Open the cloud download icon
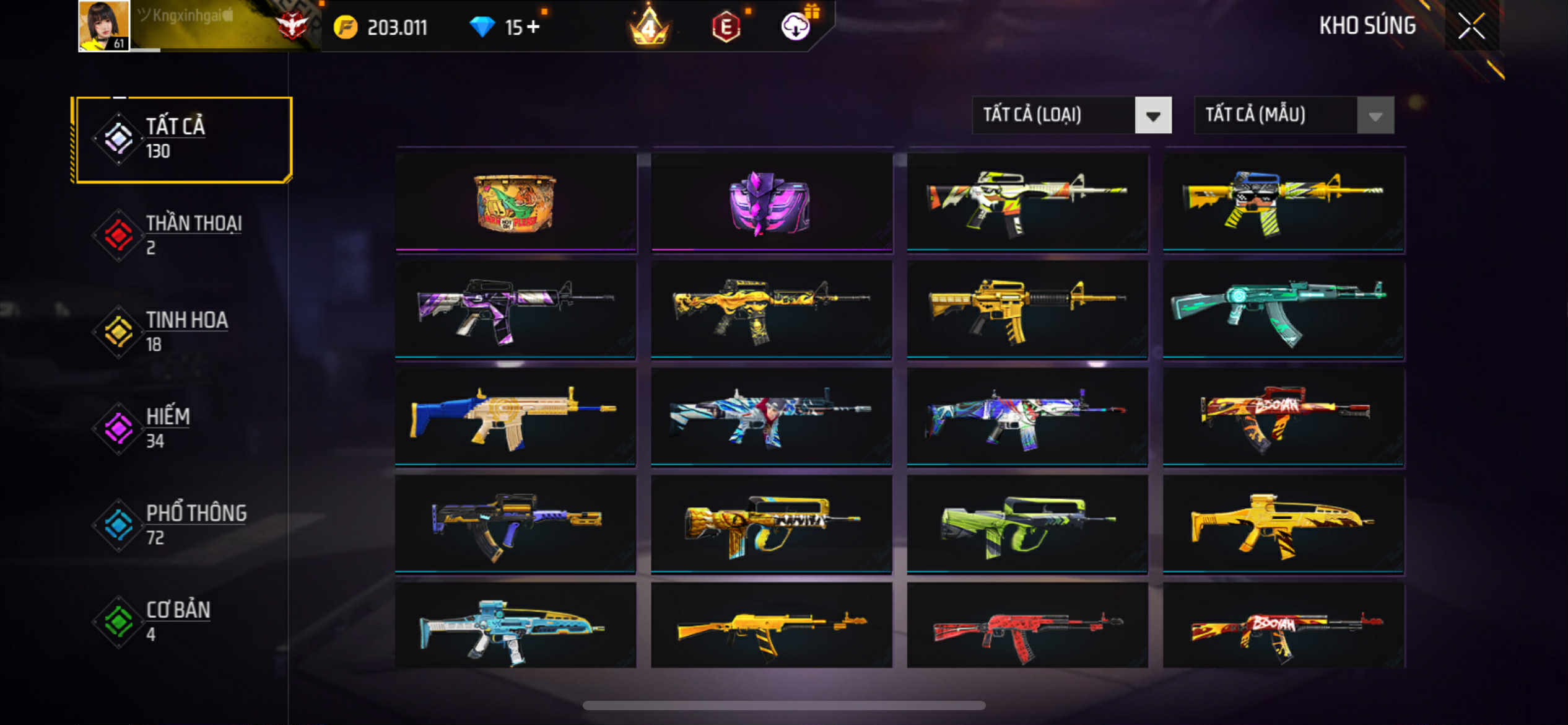Image resolution: width=1568 pixels, height=725 pixels. (x=795, y=27)
